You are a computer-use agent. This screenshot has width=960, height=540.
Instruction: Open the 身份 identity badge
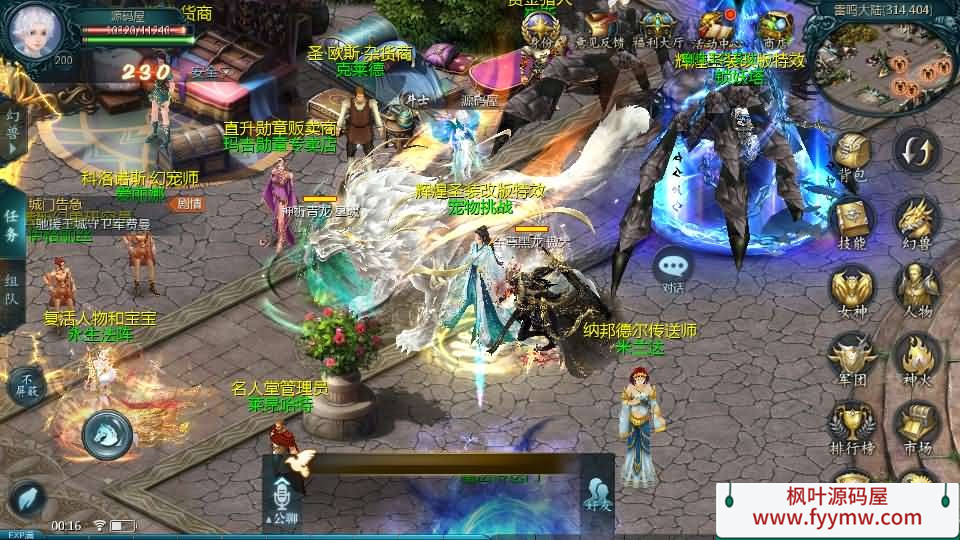point(540,28)
